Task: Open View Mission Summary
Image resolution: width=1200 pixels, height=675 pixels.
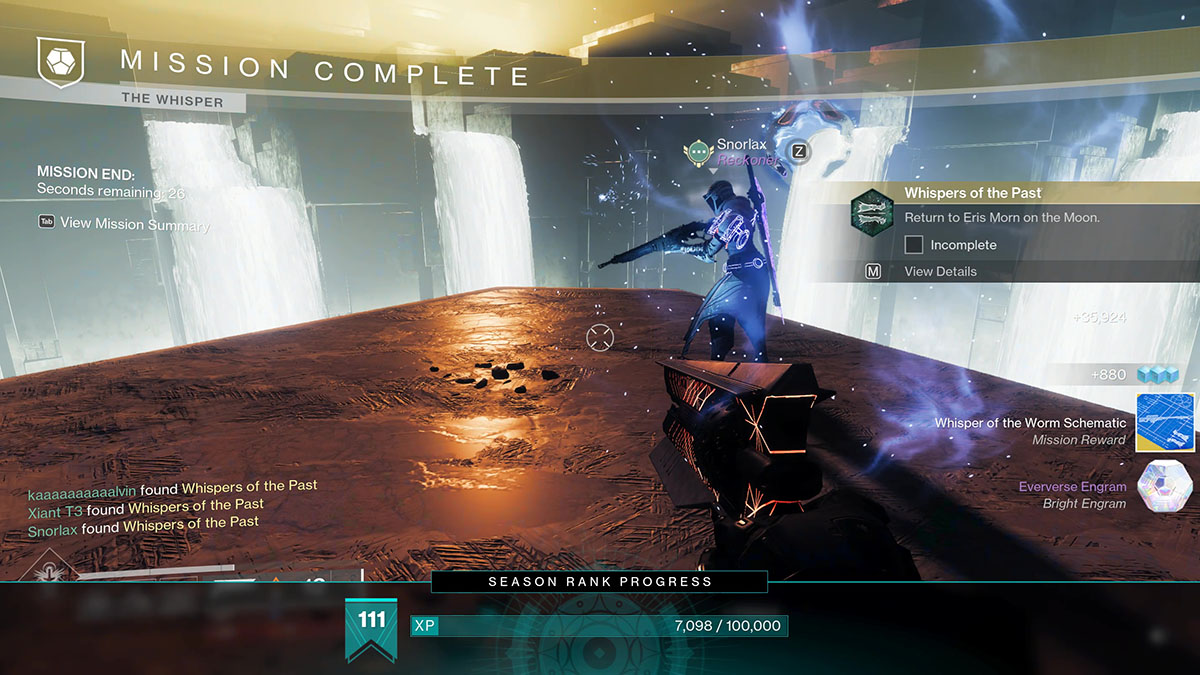Action: (x=134, y=224)
